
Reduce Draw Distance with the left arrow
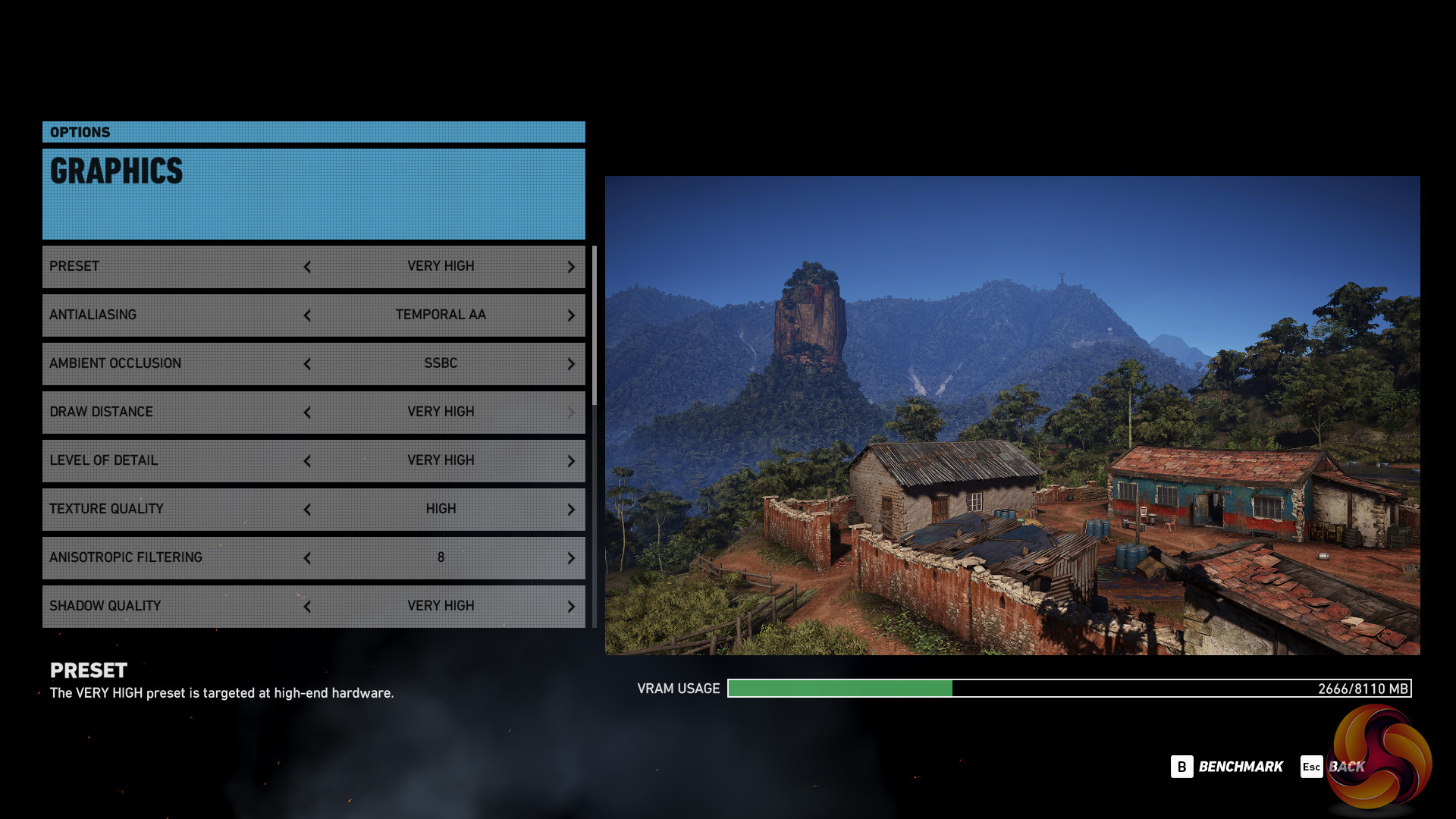coord(307,413)
